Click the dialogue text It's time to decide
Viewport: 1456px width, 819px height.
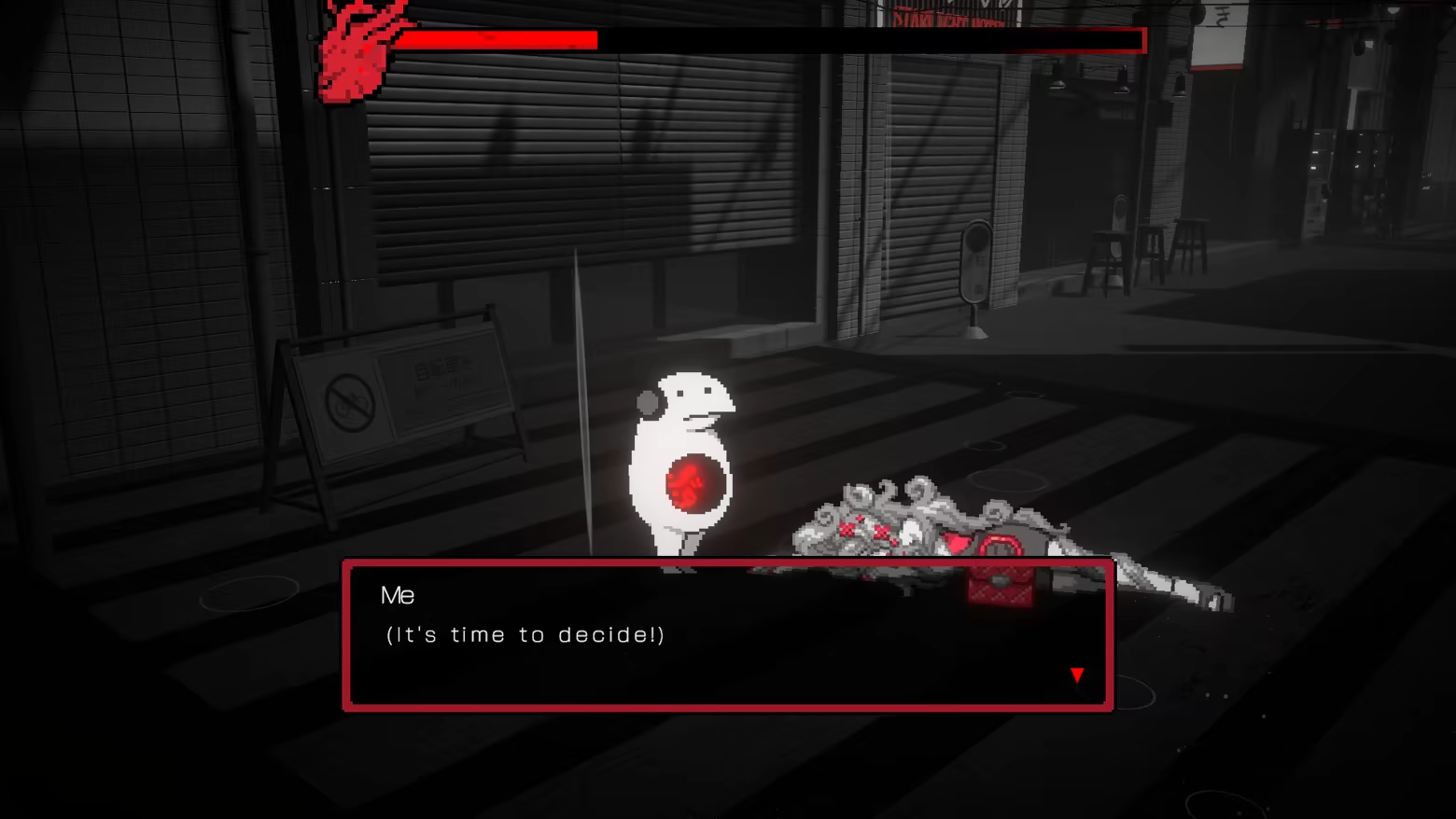pos(525,635)
